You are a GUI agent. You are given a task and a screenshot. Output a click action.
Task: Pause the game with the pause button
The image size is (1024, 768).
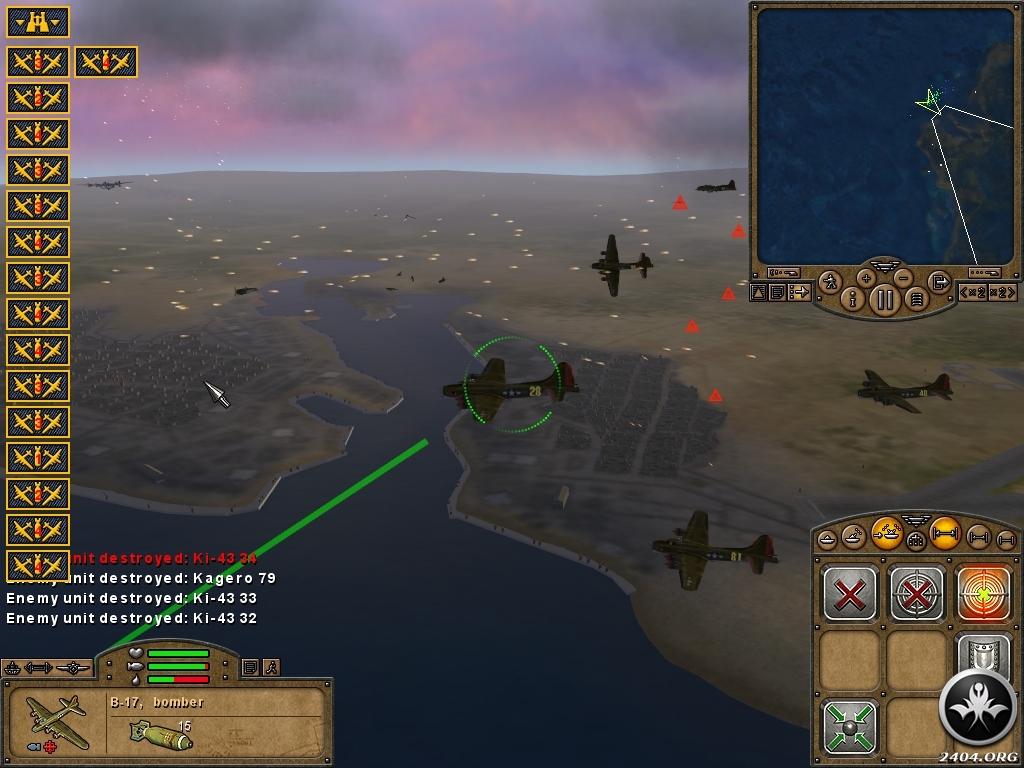point(885,298)
